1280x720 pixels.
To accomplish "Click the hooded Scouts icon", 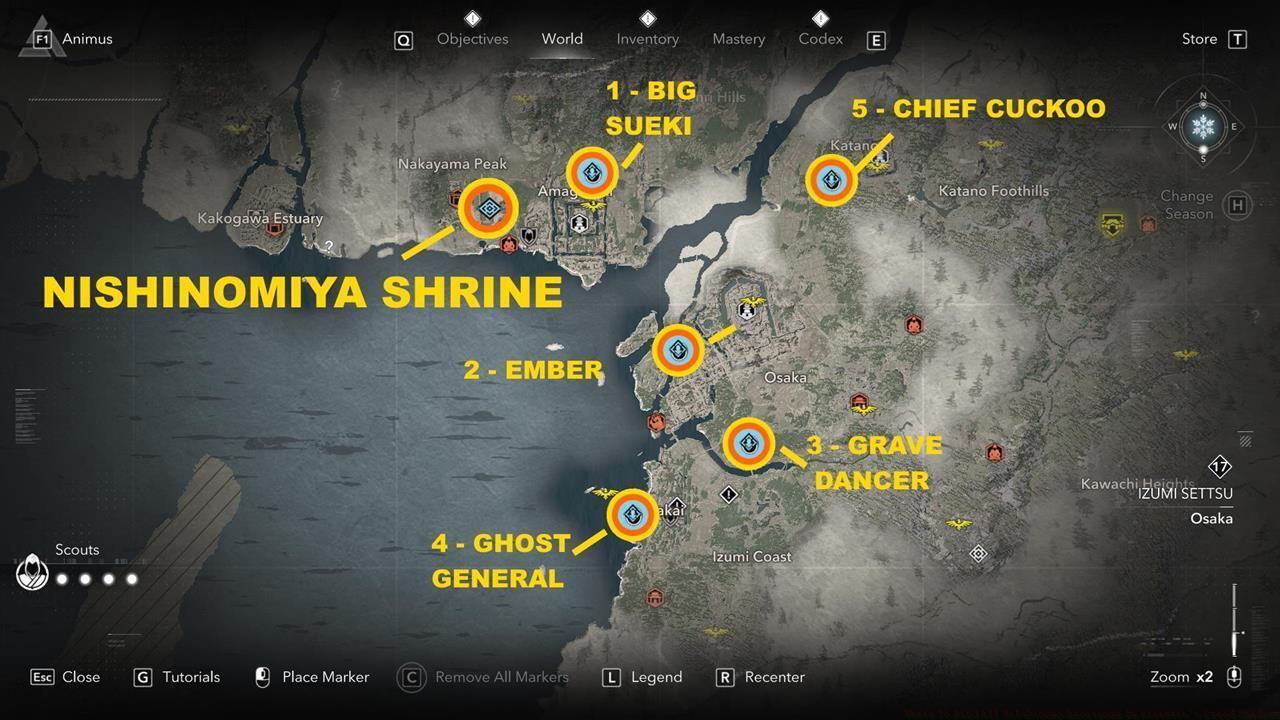I will click(32, 571).
